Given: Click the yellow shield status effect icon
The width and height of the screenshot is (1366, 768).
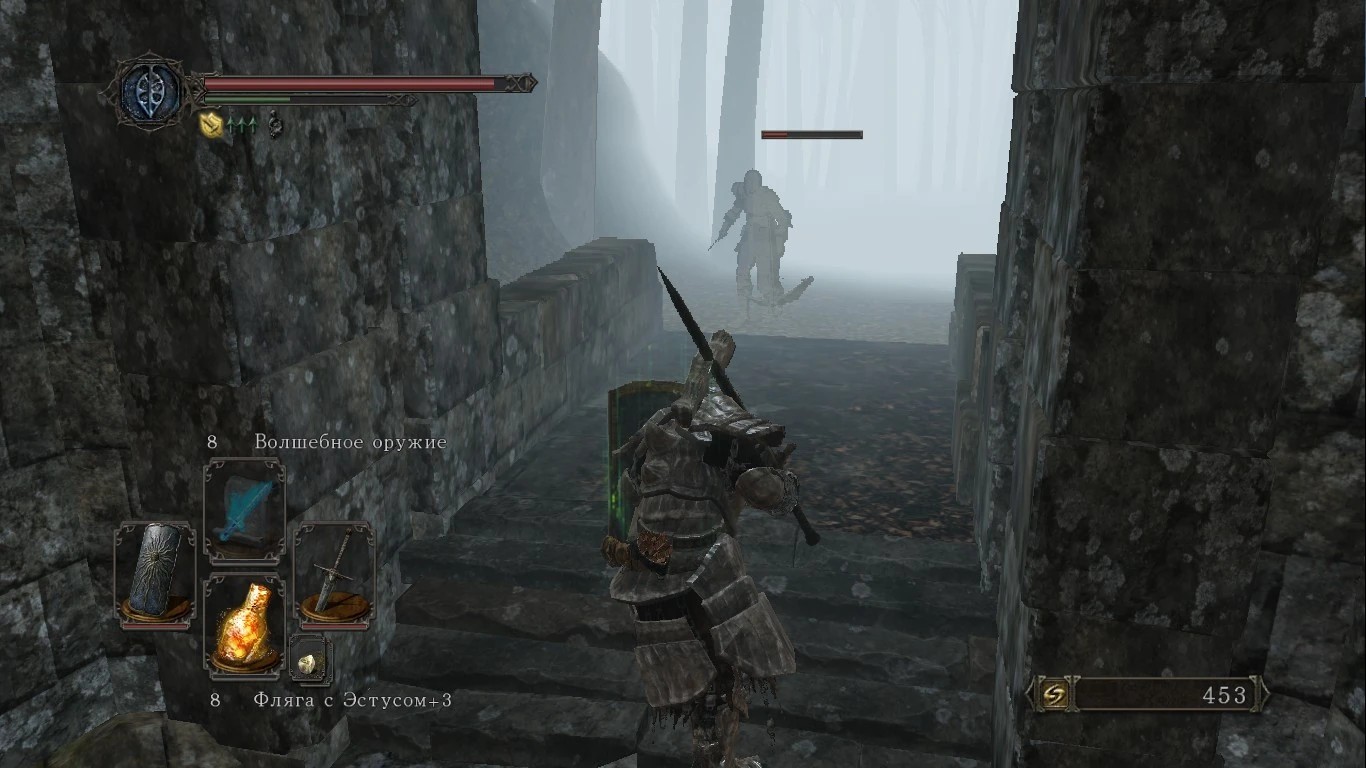Looking at the screenshot, I should 209,125.
